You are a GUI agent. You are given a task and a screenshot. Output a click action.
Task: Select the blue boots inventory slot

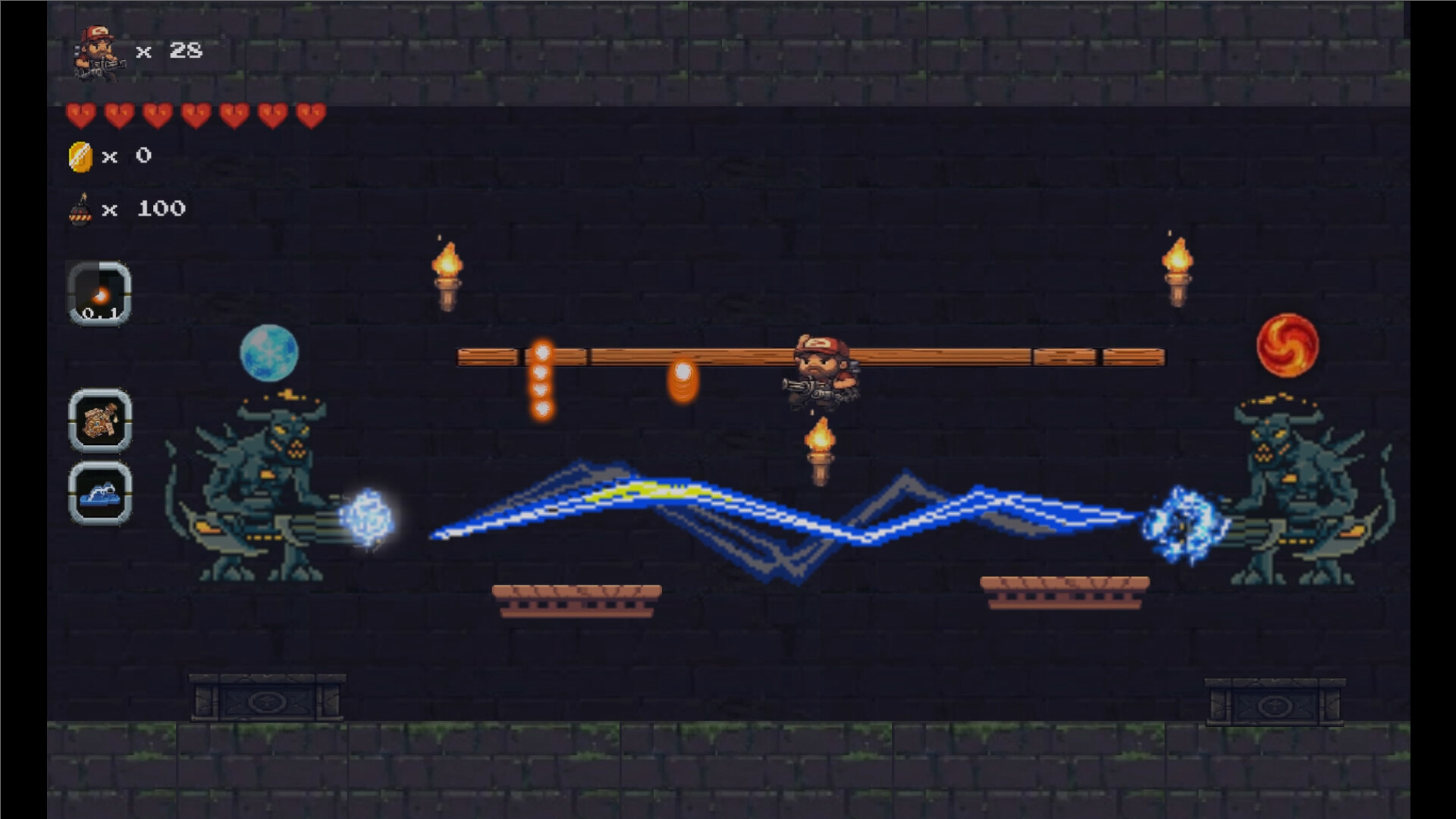coord(100,494)
